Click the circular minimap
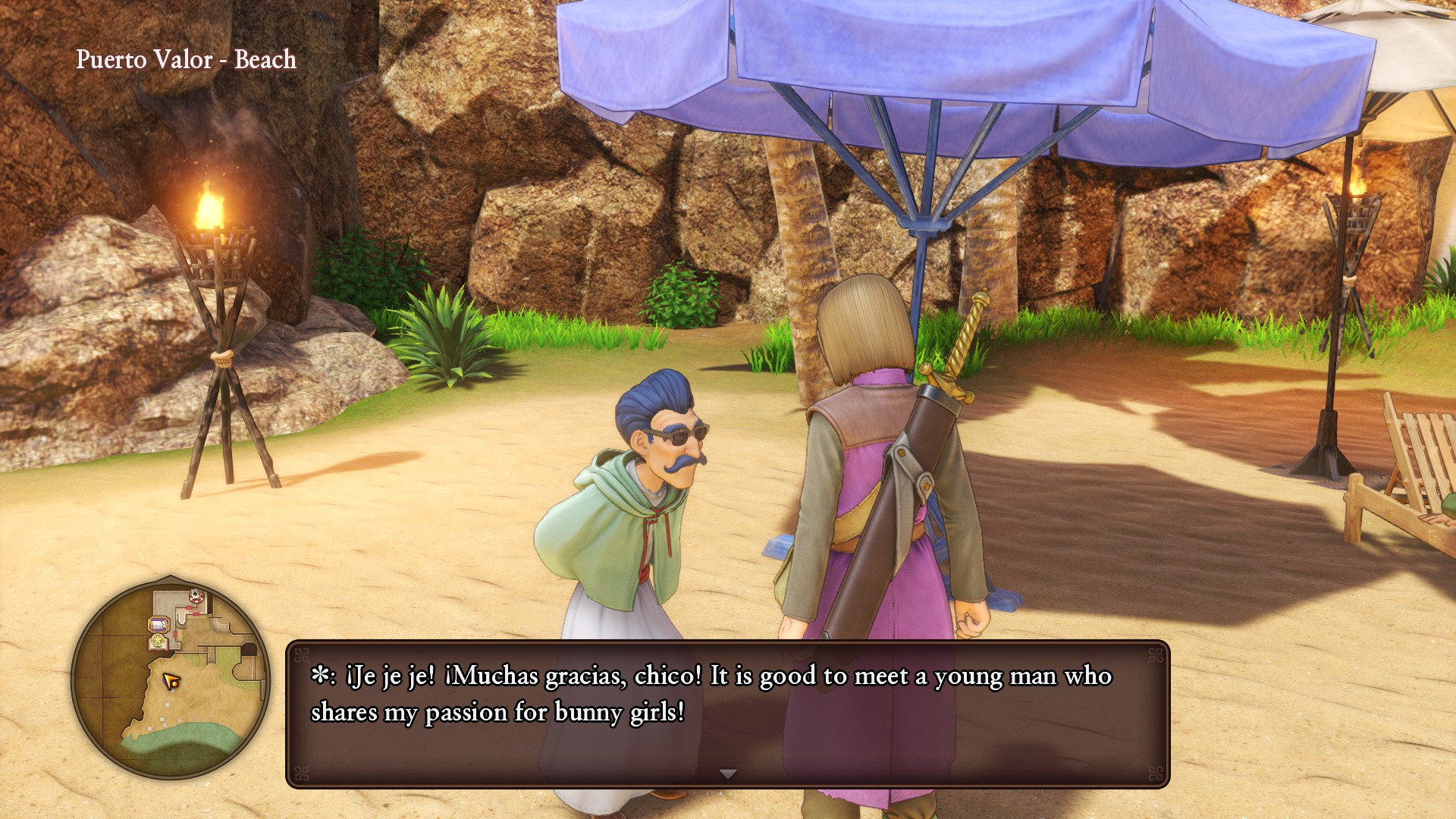This screenshot has height=819, width=1456. point(171,679)
